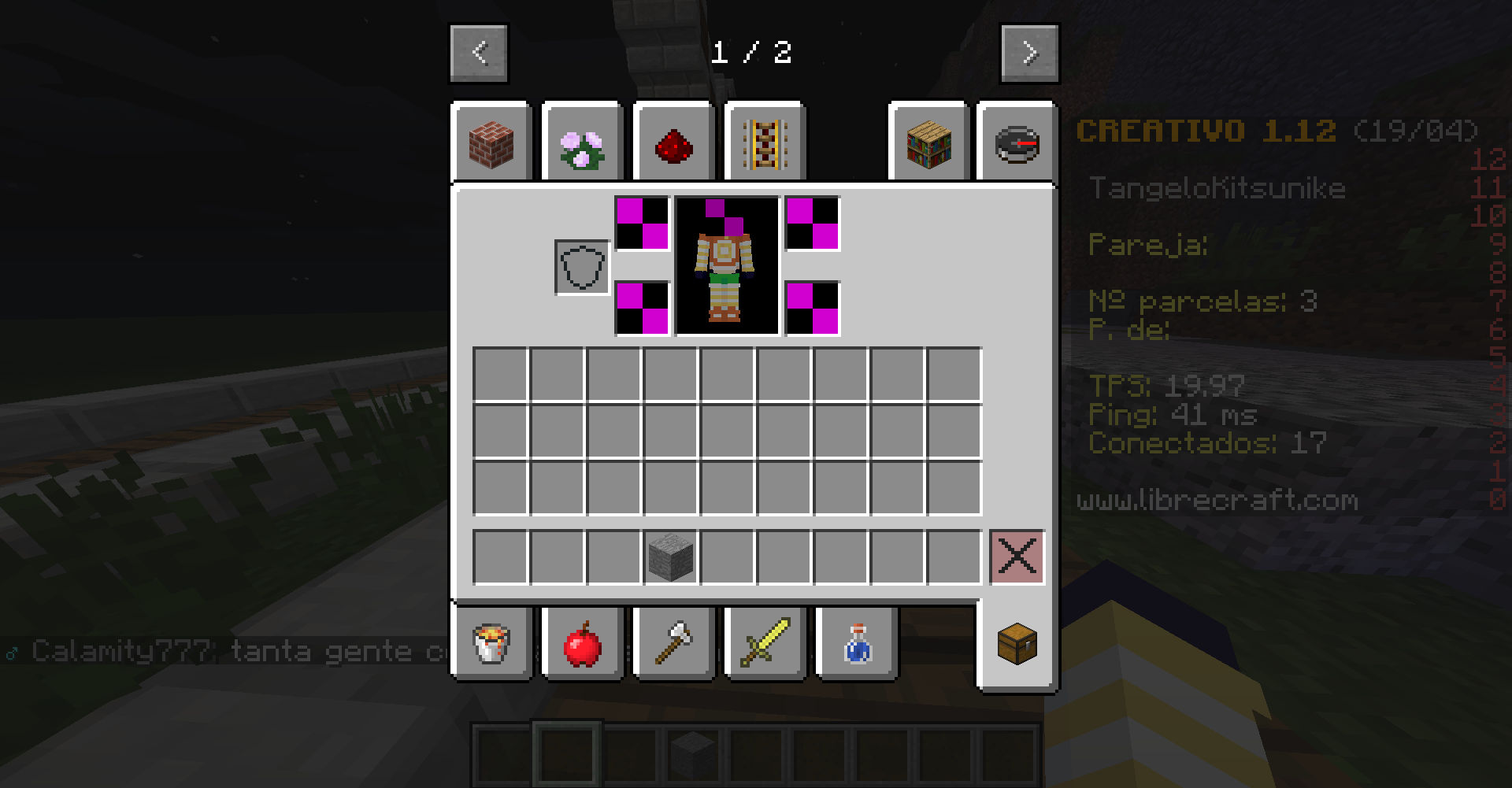
Task: Open the golden sword Combat tab
Action: 765,643
